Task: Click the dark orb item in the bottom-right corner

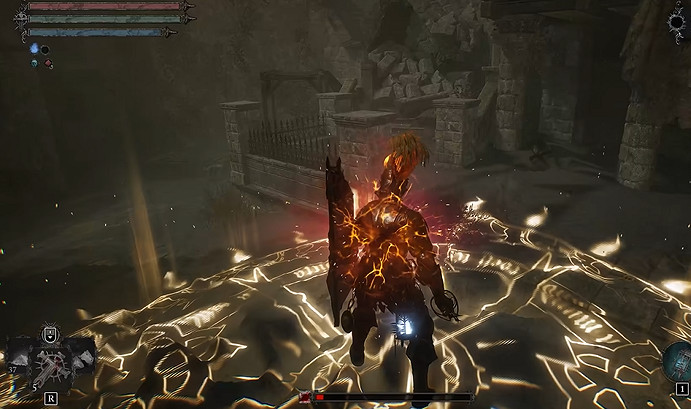Action: [675, 360]
